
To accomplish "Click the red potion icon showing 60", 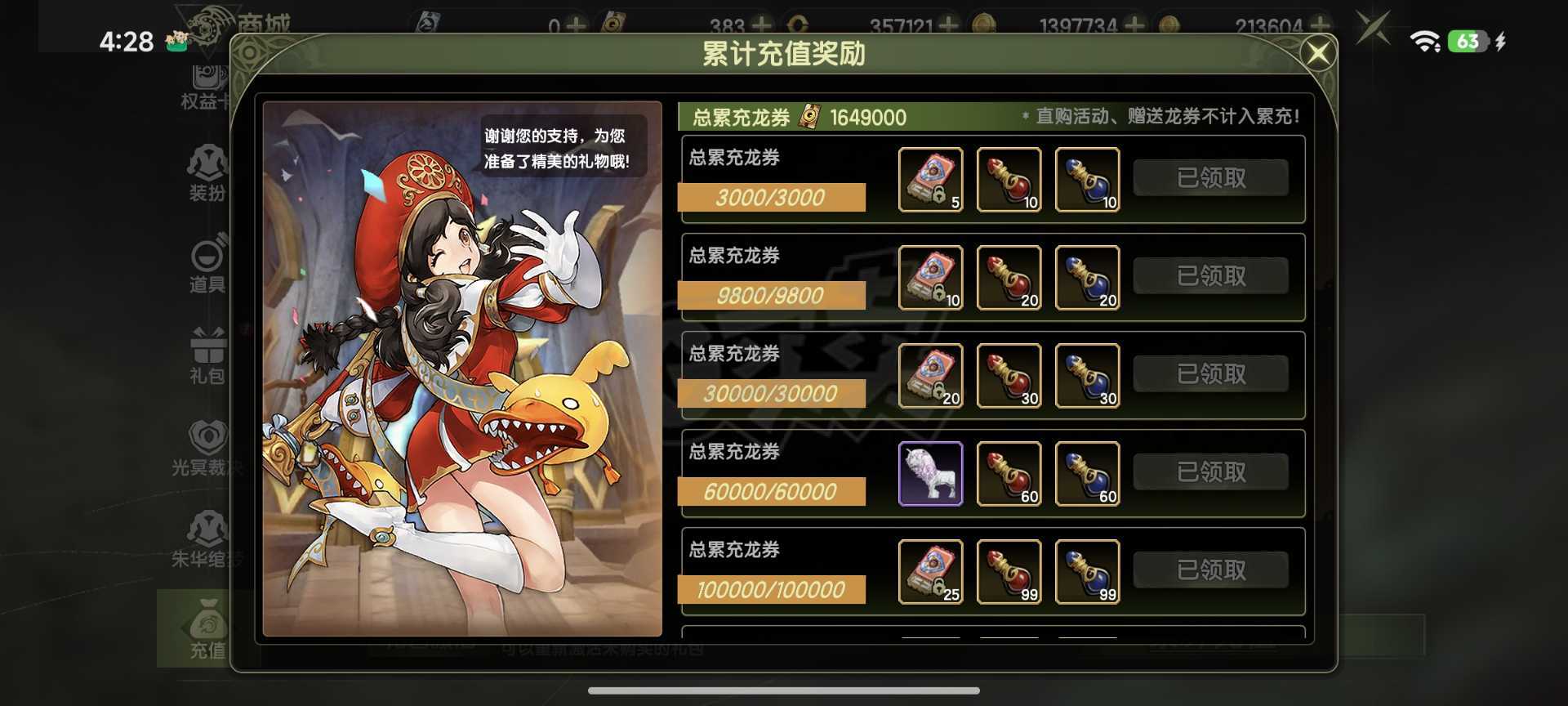I will click(x=1009, y=473).
